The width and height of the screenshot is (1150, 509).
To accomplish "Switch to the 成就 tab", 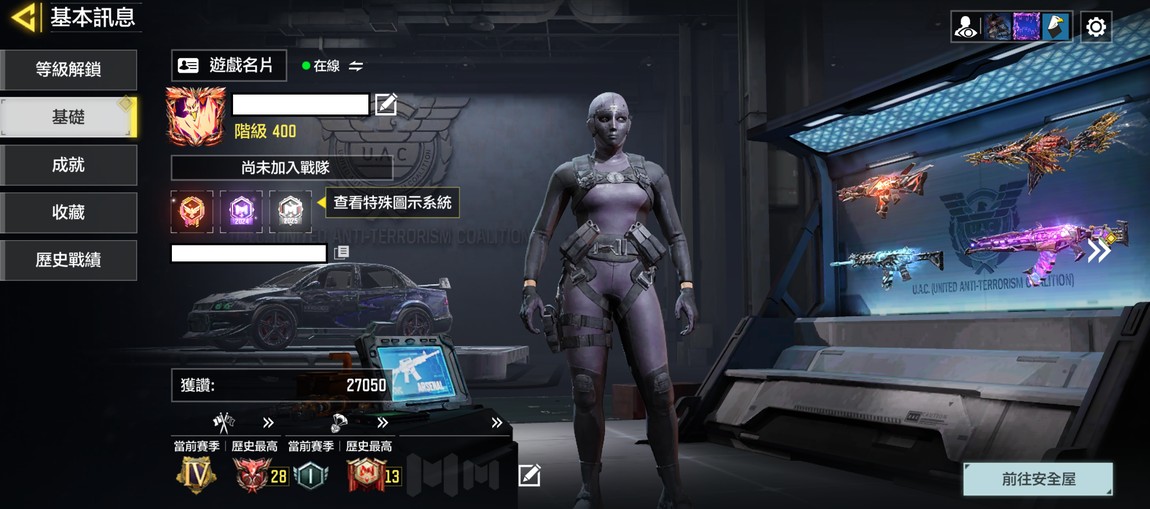I will click(69, 165).
